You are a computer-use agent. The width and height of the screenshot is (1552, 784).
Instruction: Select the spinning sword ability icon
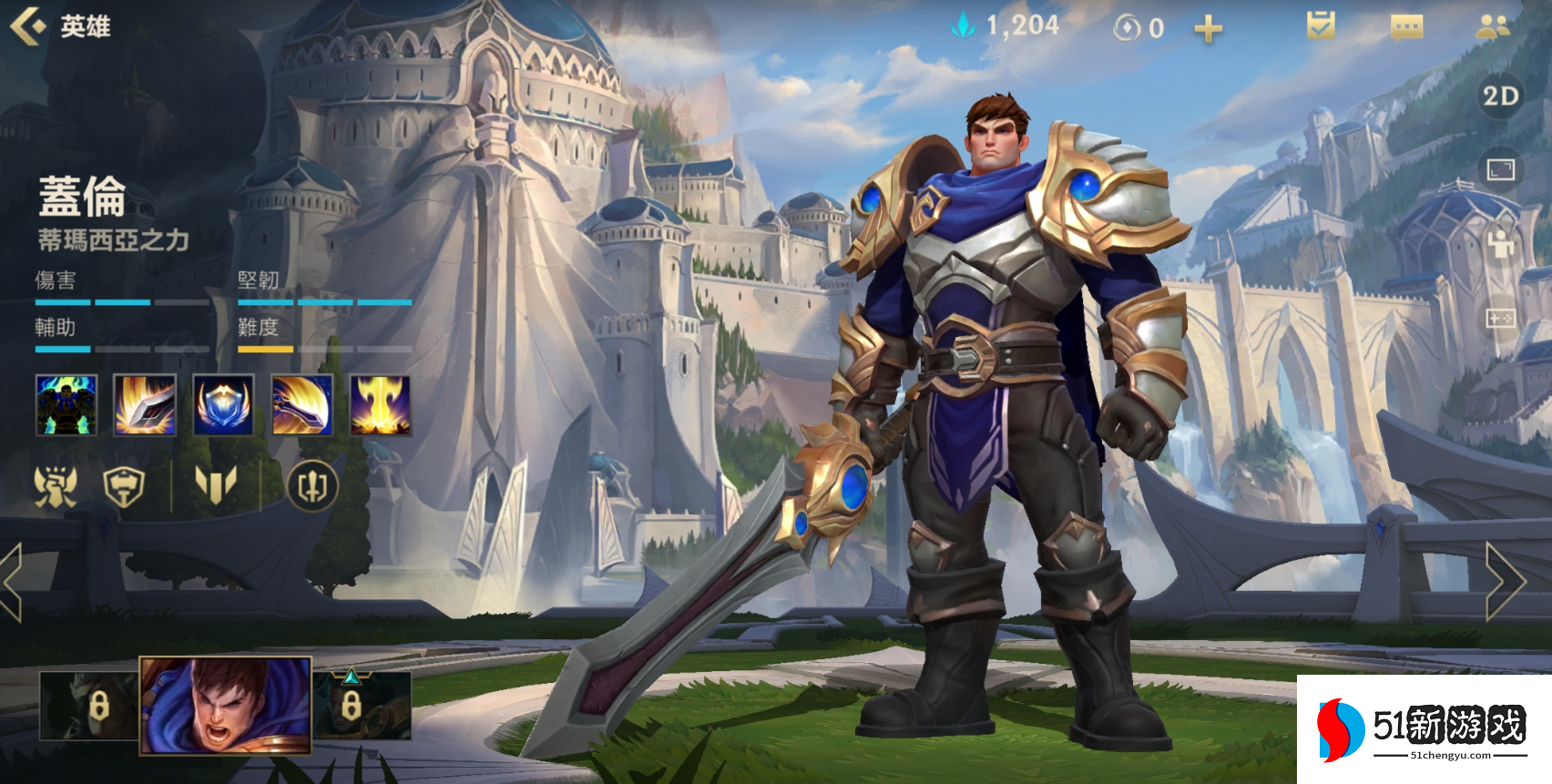pyautogui.click(x=302, y=404)
